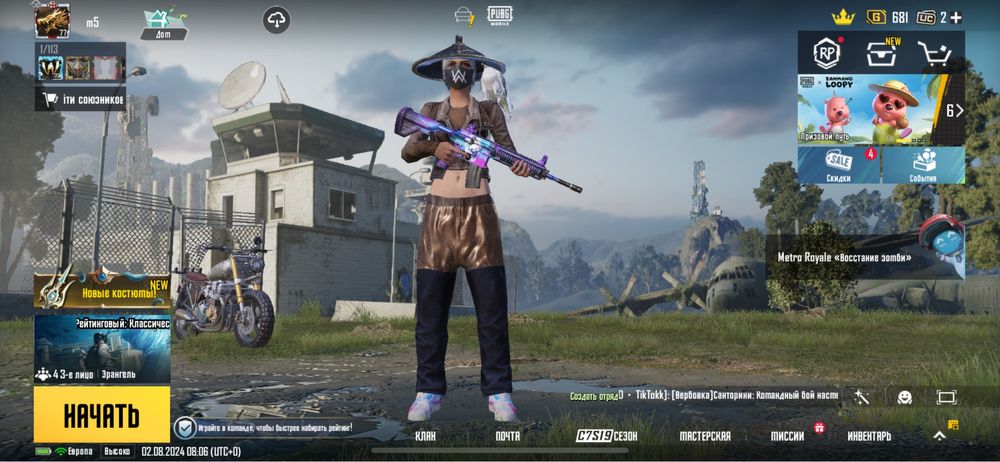The image size is (1000, 462).
Task: Open the МИССИИ missions menu
Action: click(x=788, y=436)
